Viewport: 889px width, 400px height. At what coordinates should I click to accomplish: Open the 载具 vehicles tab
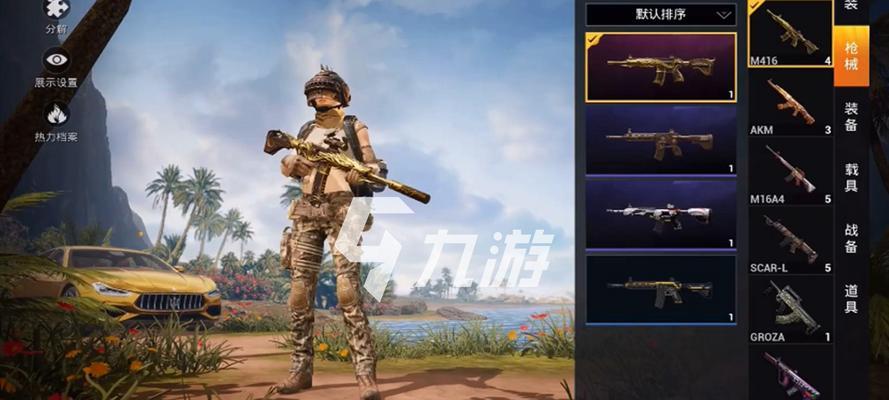click(x=851, y=177)
